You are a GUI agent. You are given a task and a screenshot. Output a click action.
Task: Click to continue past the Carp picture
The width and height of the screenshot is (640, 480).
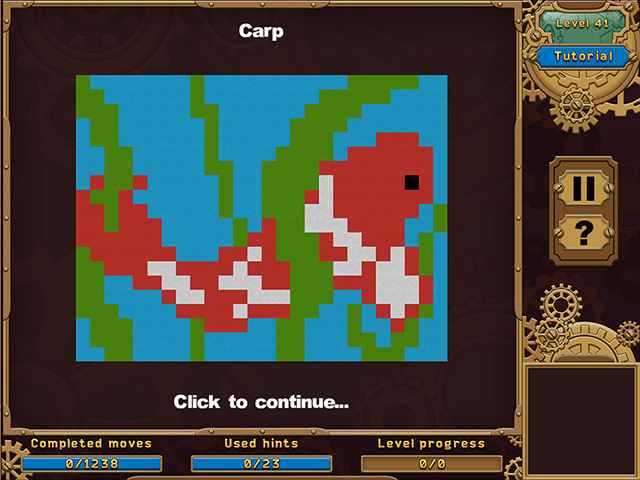(x=261, y=402)
